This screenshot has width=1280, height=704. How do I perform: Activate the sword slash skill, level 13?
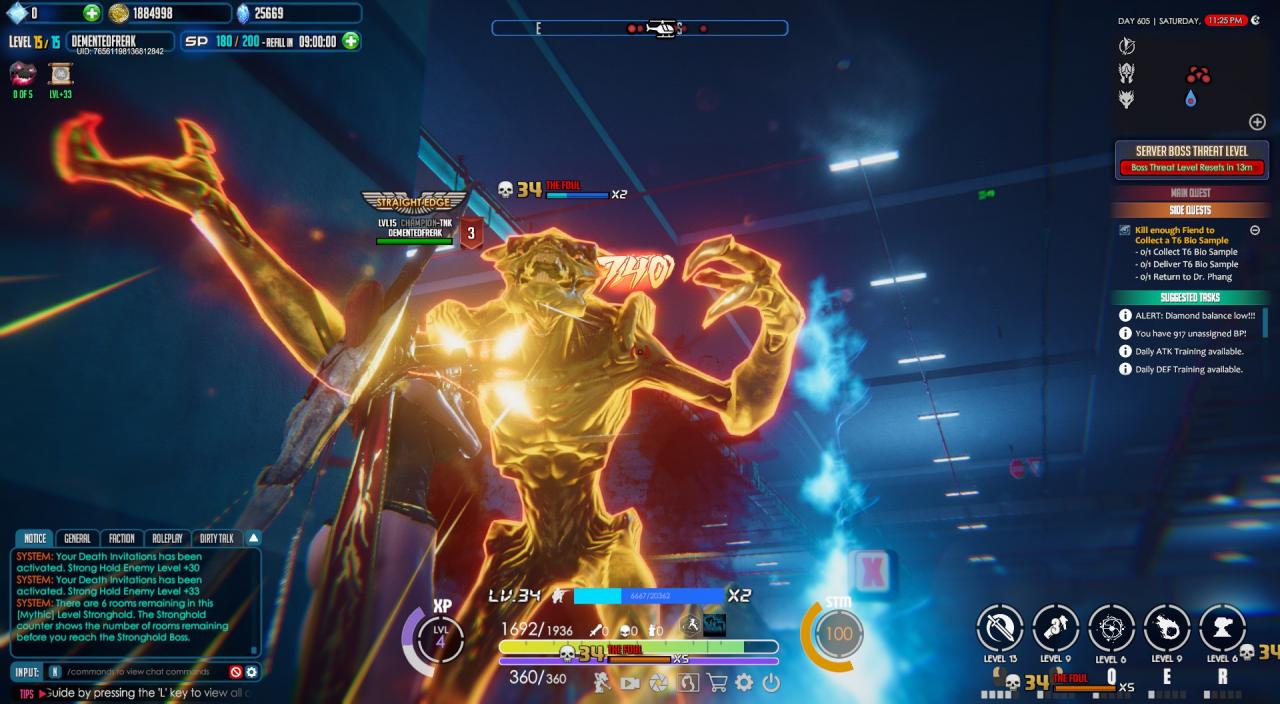point(1000,628)
